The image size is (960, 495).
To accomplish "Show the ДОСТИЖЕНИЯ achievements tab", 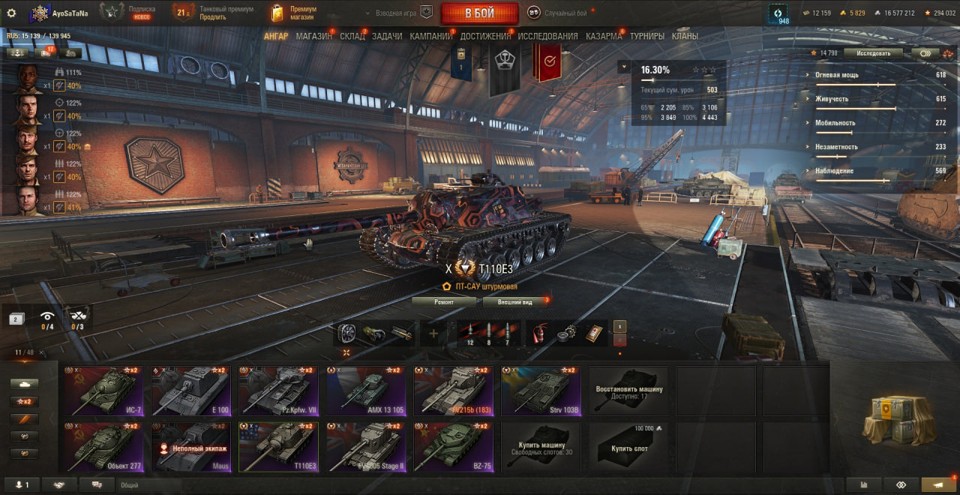I will click(486, 36).
